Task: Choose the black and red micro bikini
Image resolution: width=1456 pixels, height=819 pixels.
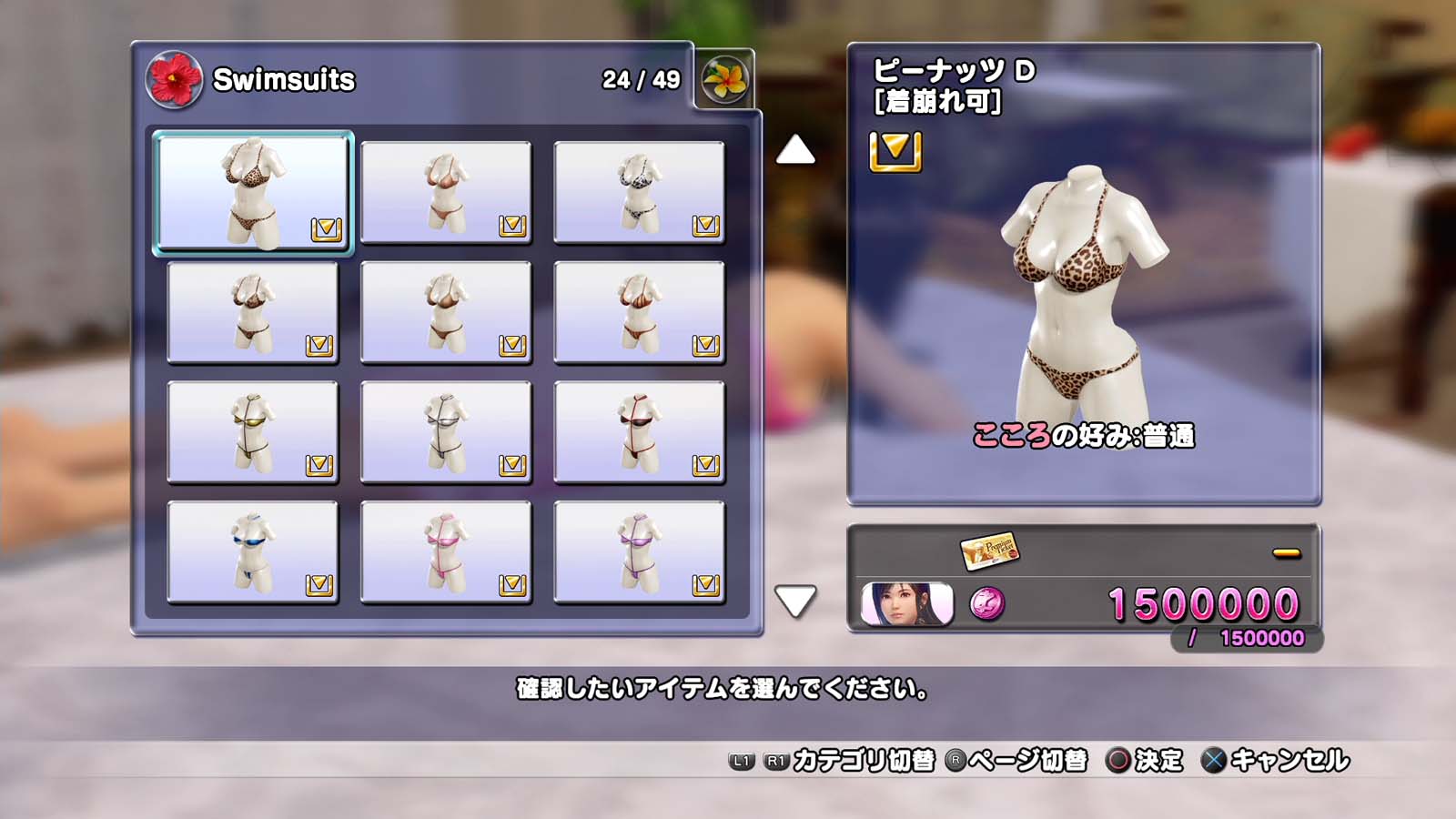Action: coord(639,431)
